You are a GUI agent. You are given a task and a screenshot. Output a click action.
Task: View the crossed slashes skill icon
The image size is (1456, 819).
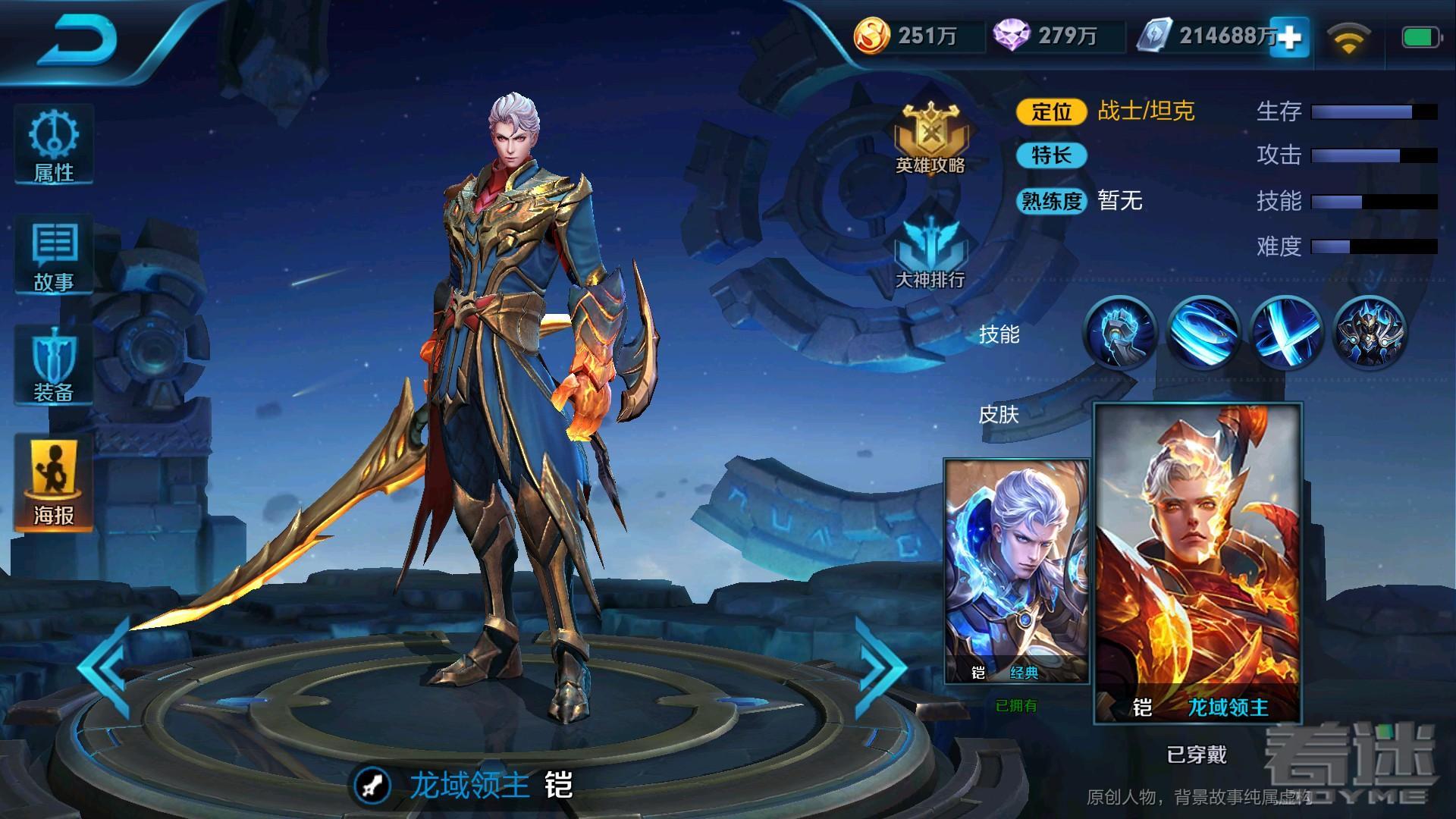1287,332
